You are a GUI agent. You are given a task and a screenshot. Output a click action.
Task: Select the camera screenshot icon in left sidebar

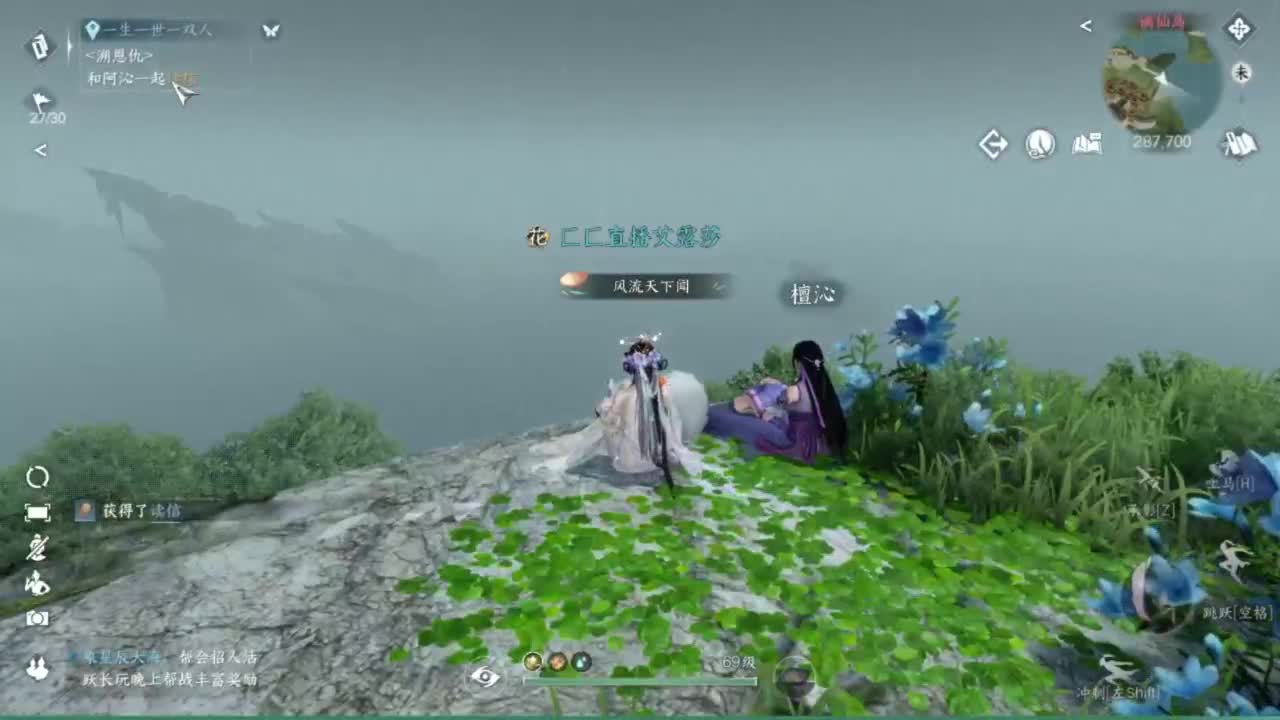click(x=37, y=617)
